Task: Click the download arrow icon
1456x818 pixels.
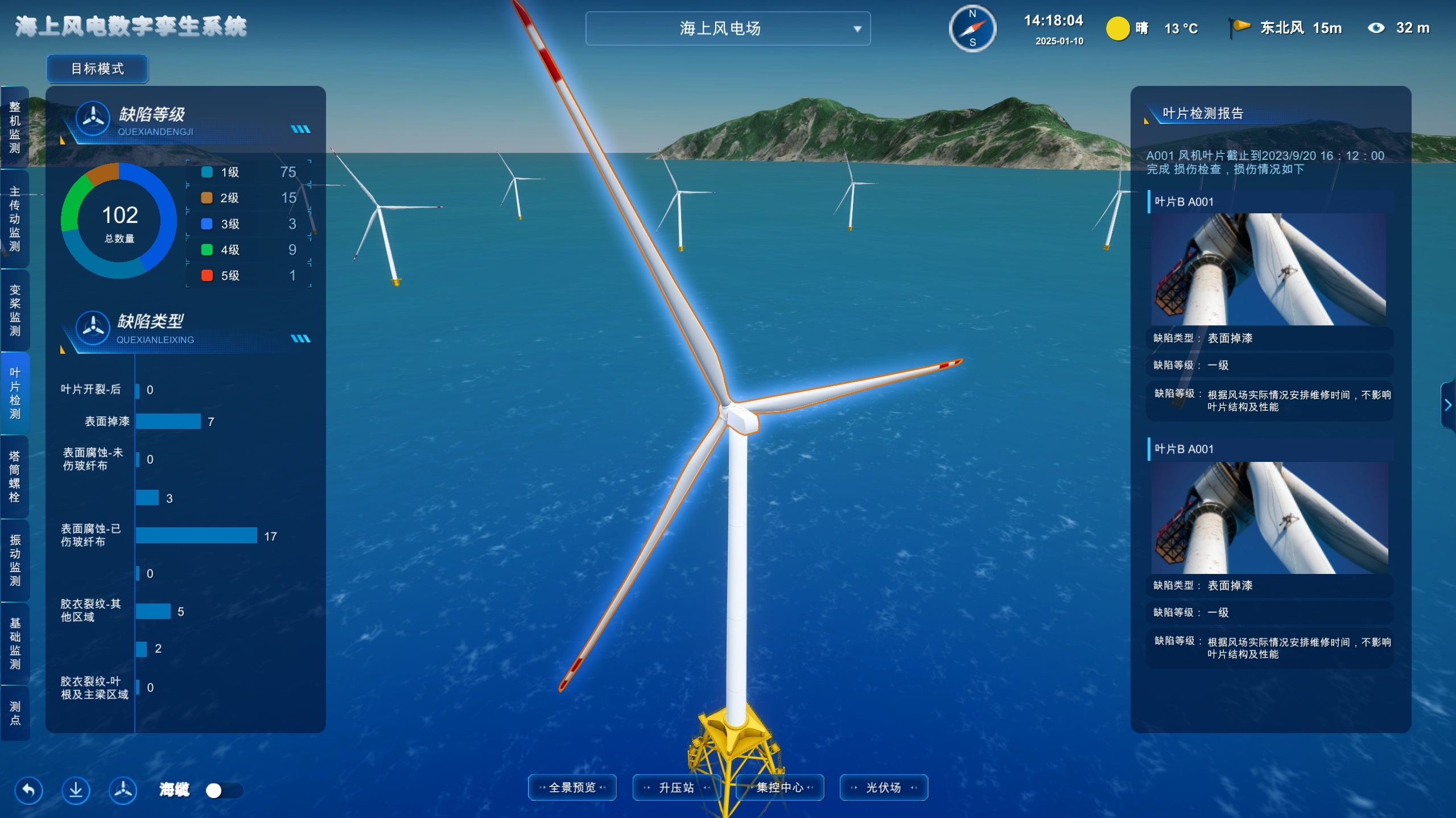Action: (x=76, y=790)
